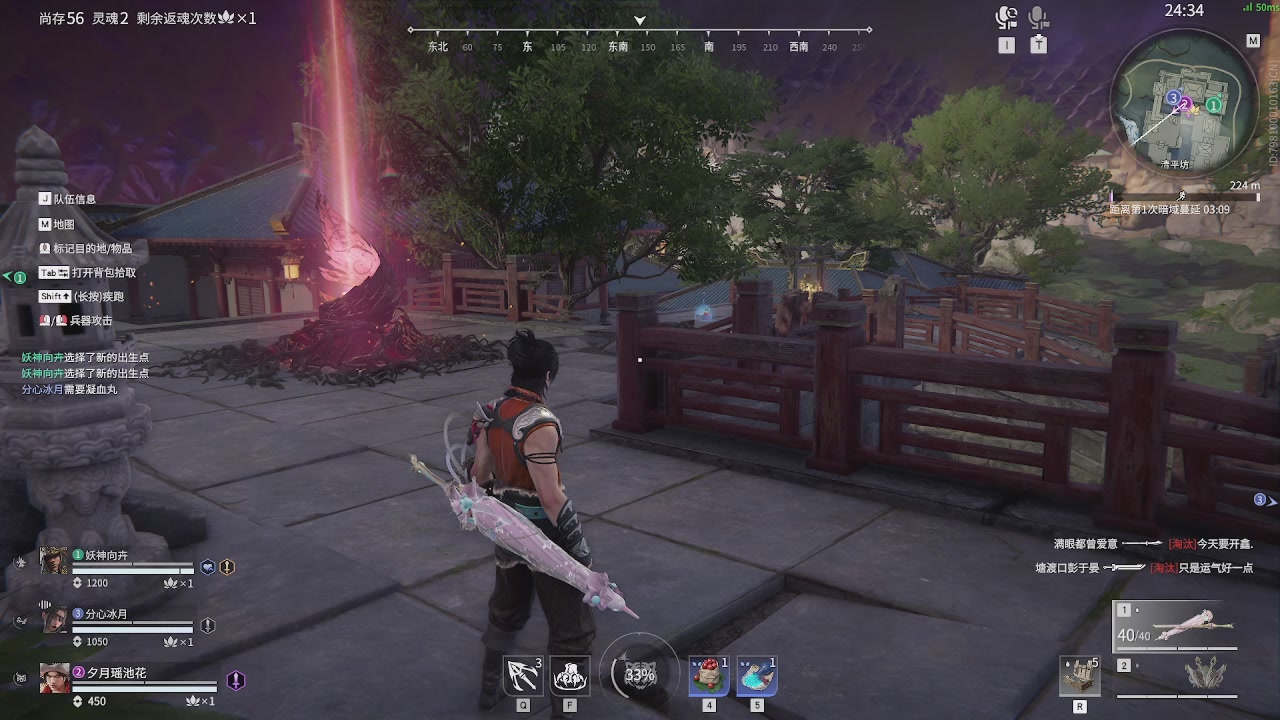The height and width of the screenshot is (720, 1280).
Task: Use the blue powder pouch consumable
Action: [757, 676]
